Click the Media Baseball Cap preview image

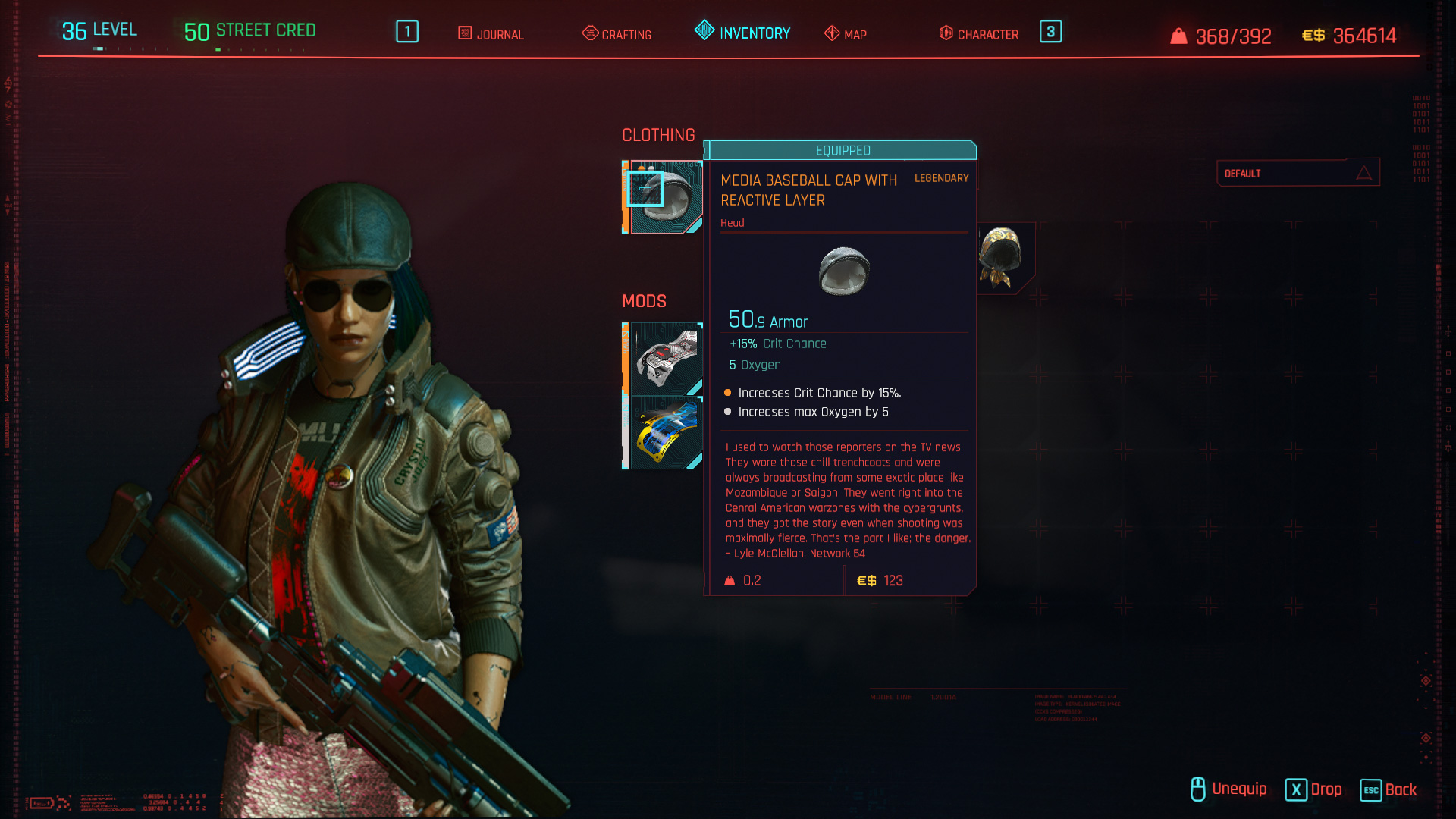click(844, 273)
